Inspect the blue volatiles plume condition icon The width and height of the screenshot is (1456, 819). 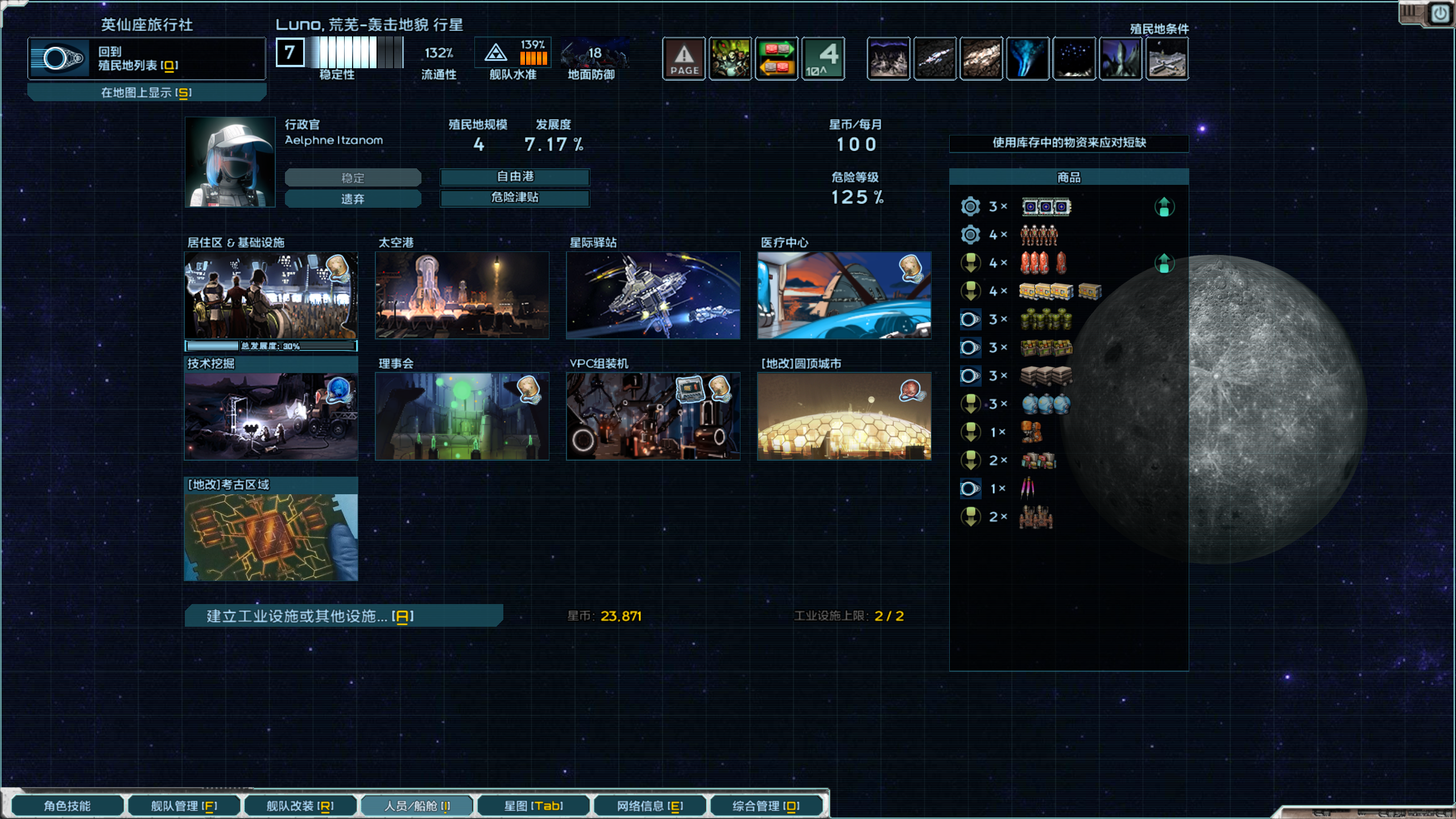click(1028, 58)
